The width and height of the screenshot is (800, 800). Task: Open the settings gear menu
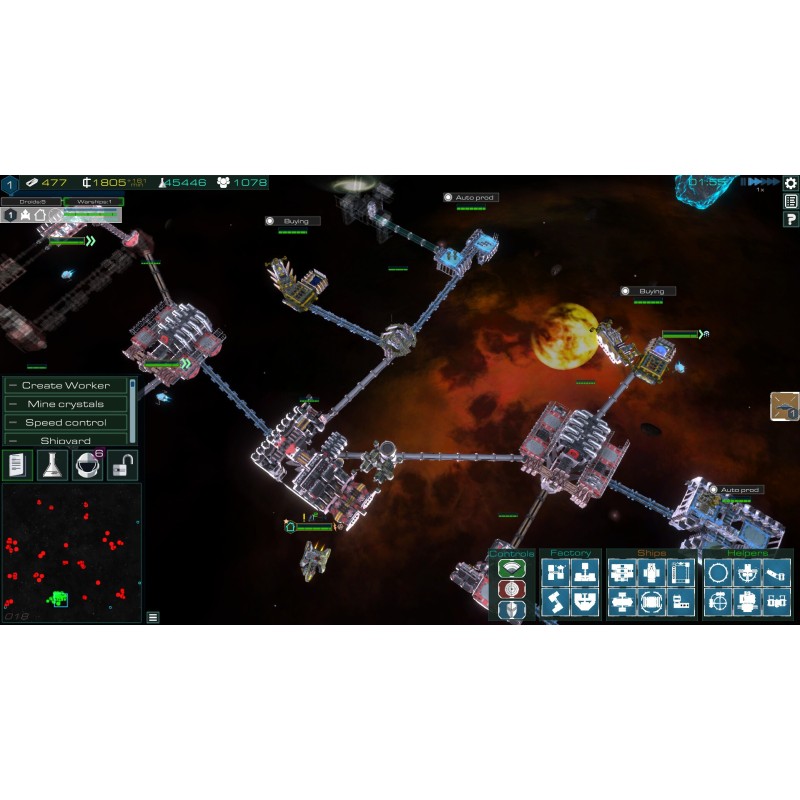tap(791, 183)
